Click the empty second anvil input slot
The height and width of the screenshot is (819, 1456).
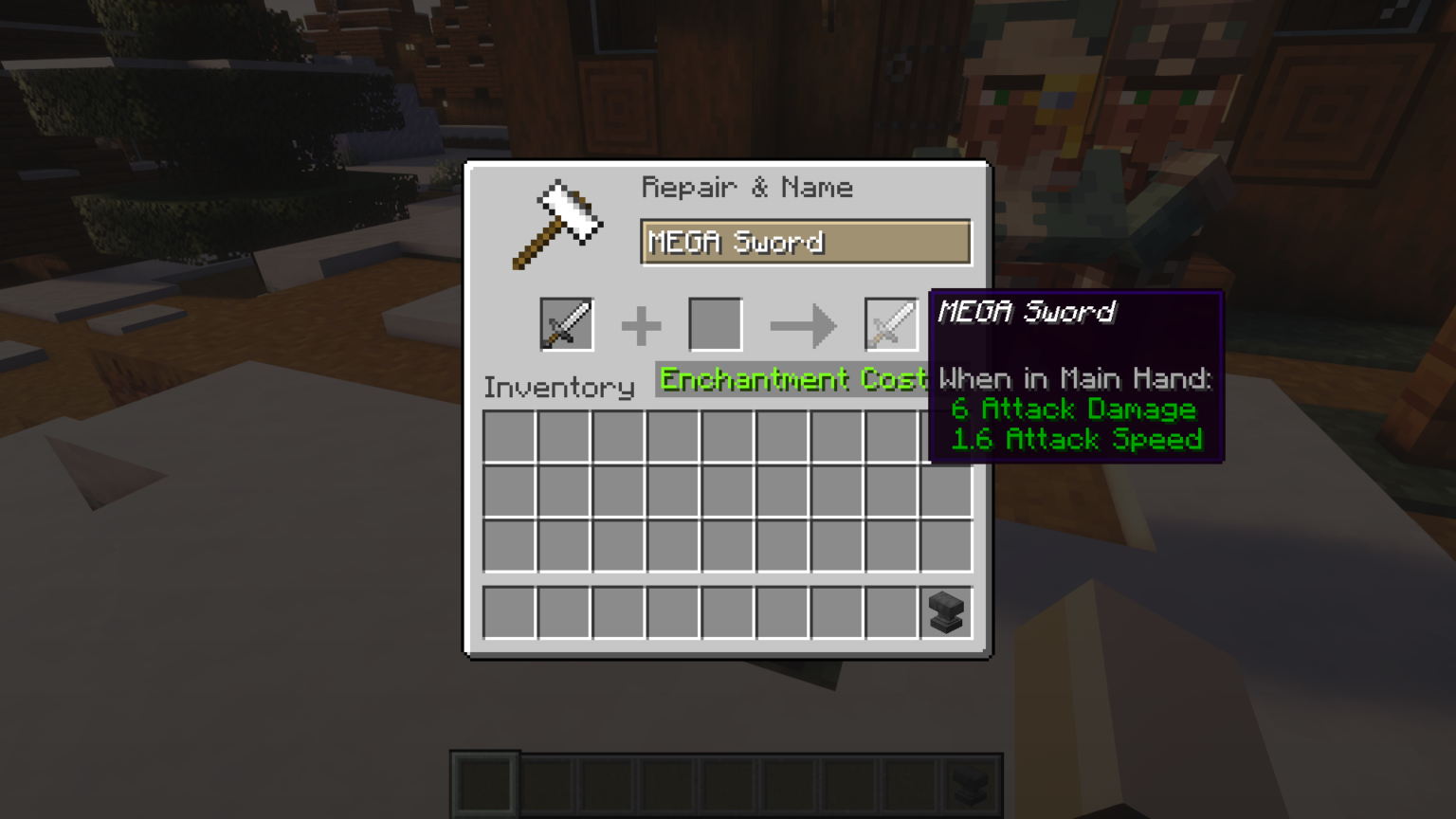click(x=715, y=323)
